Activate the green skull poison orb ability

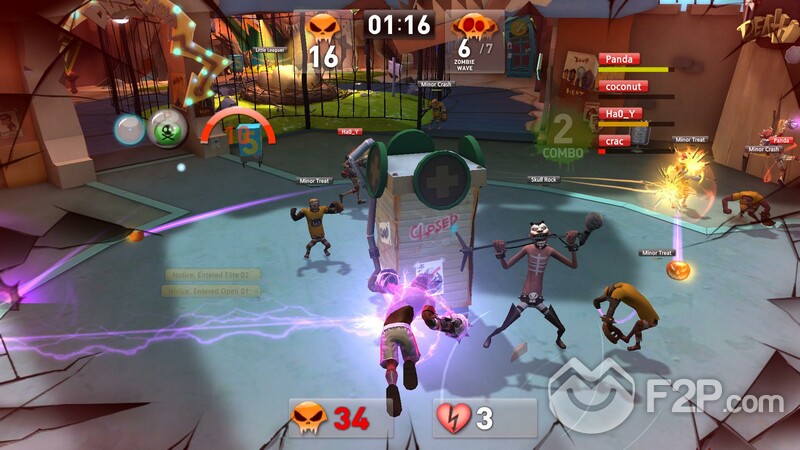point(167,129)
